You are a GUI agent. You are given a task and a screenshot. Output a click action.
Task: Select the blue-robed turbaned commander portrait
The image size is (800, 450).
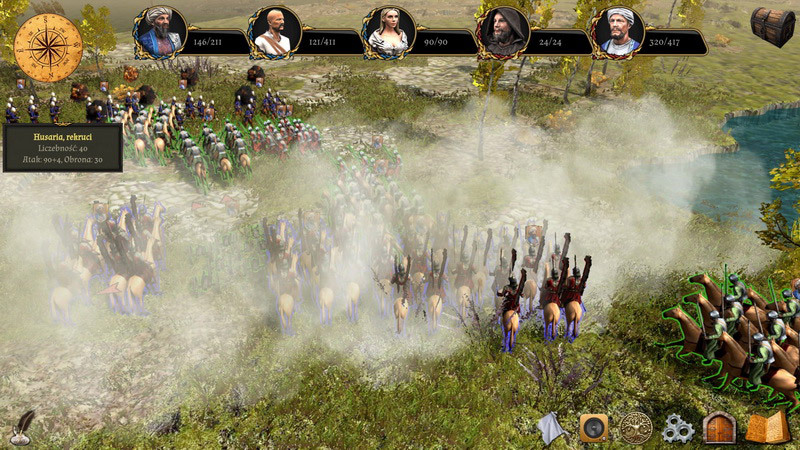[x=161, y=33]
